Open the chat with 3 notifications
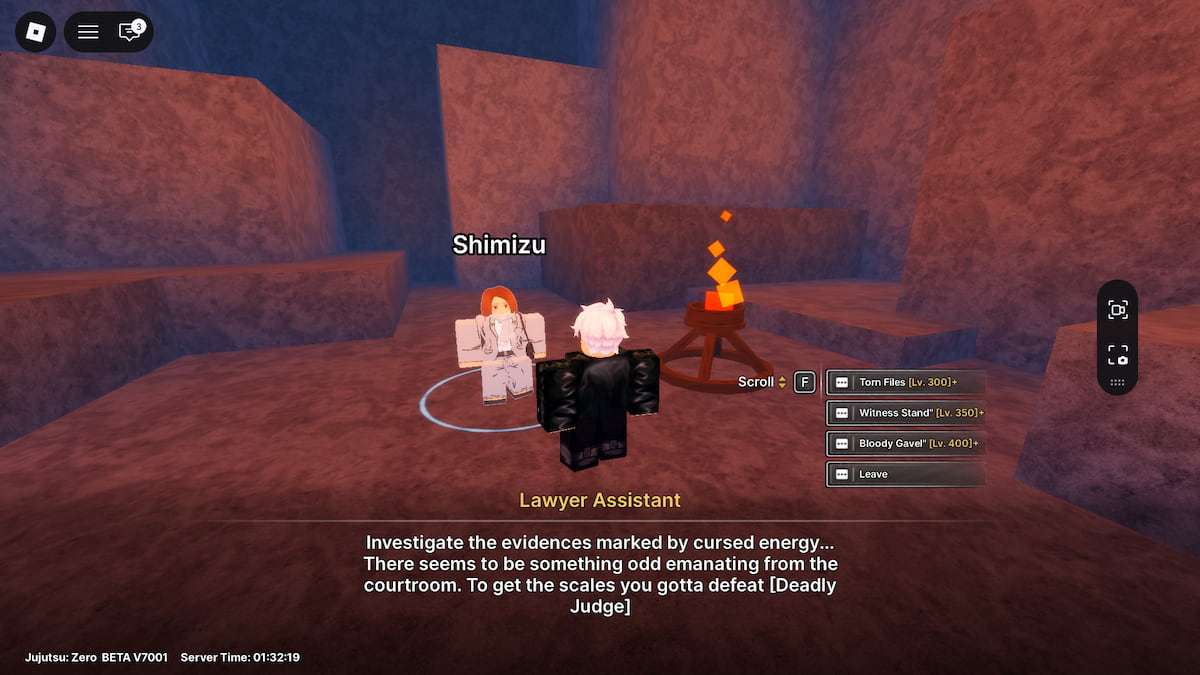Screen dimensions: 1200x675 coord(130,32)
